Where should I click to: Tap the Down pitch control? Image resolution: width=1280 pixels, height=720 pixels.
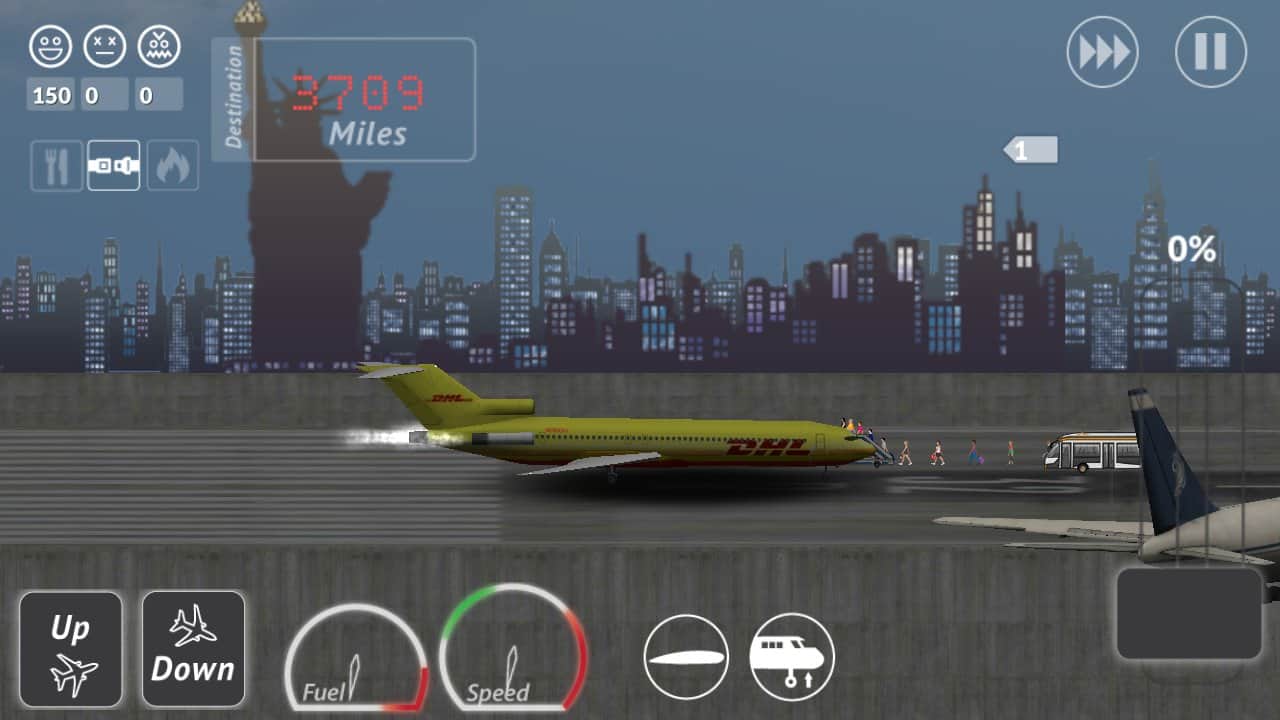point(193,649)
